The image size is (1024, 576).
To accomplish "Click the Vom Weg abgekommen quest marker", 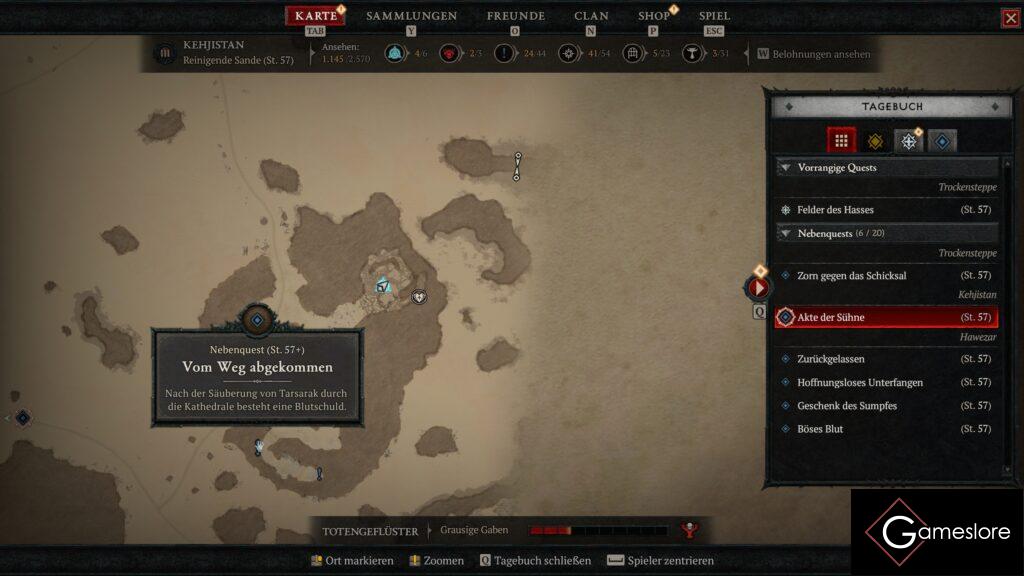I will pyautogui.click(x=257, y=320).
